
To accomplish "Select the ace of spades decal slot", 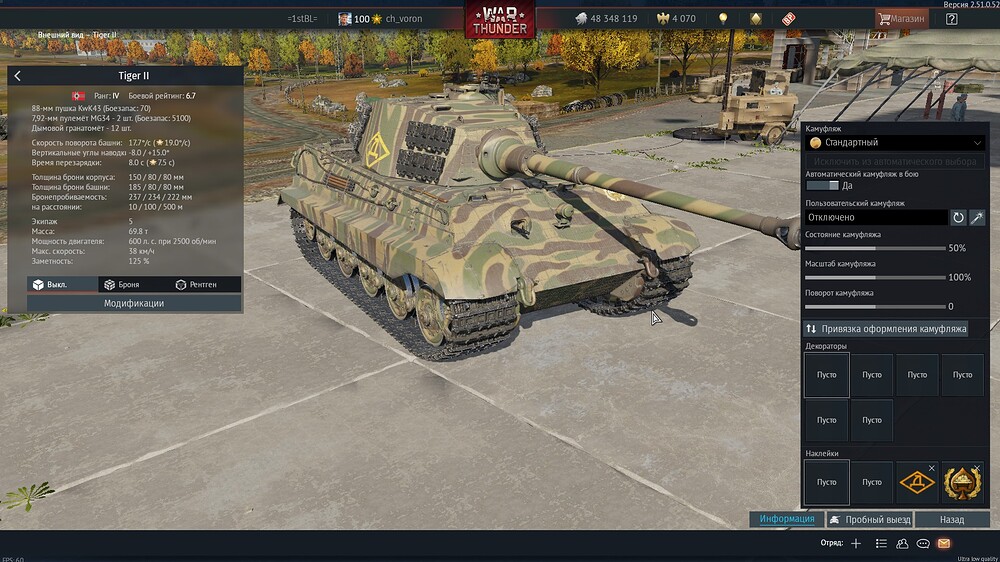I will click(x=962, y=482).
